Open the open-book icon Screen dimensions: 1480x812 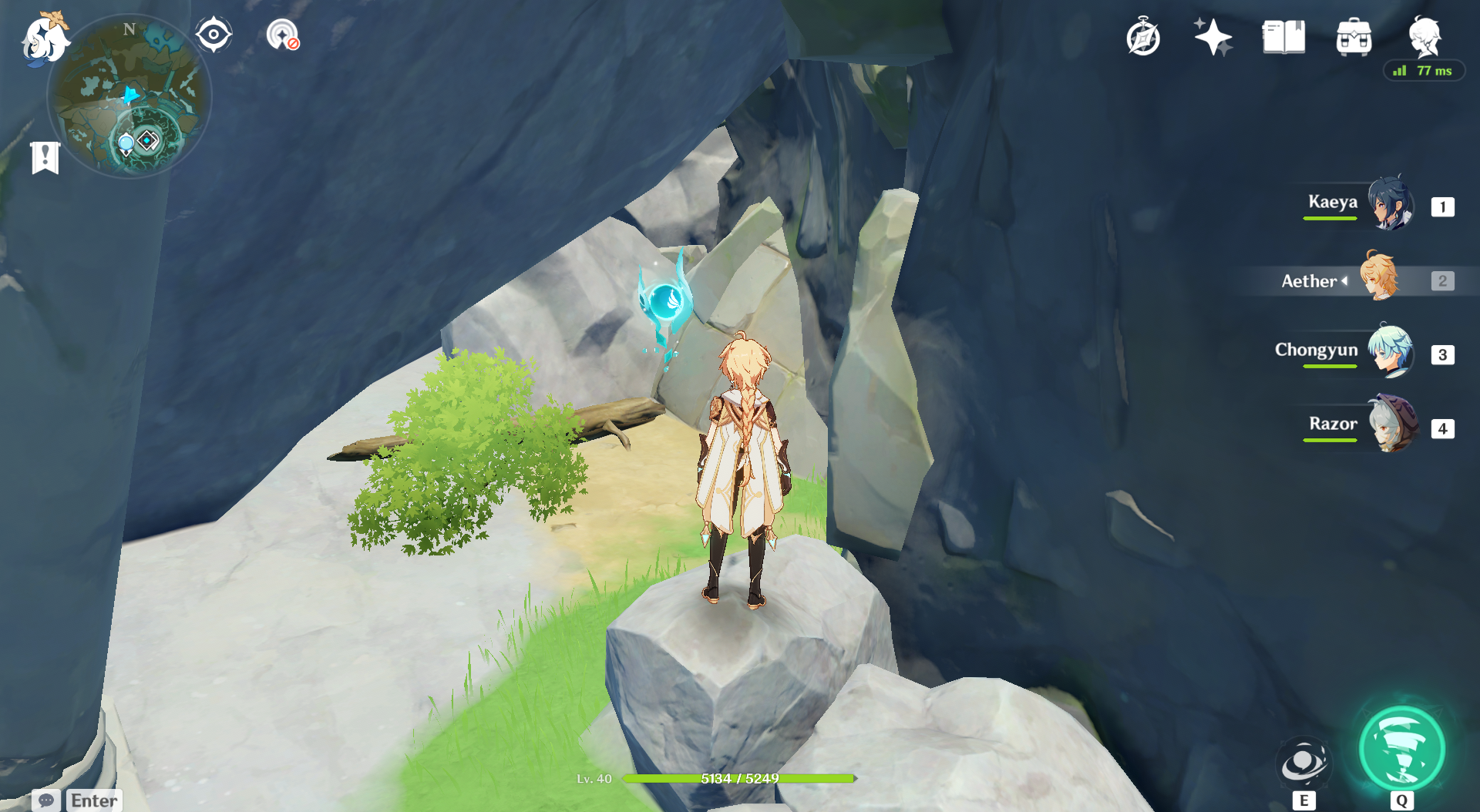(1283, 37)
